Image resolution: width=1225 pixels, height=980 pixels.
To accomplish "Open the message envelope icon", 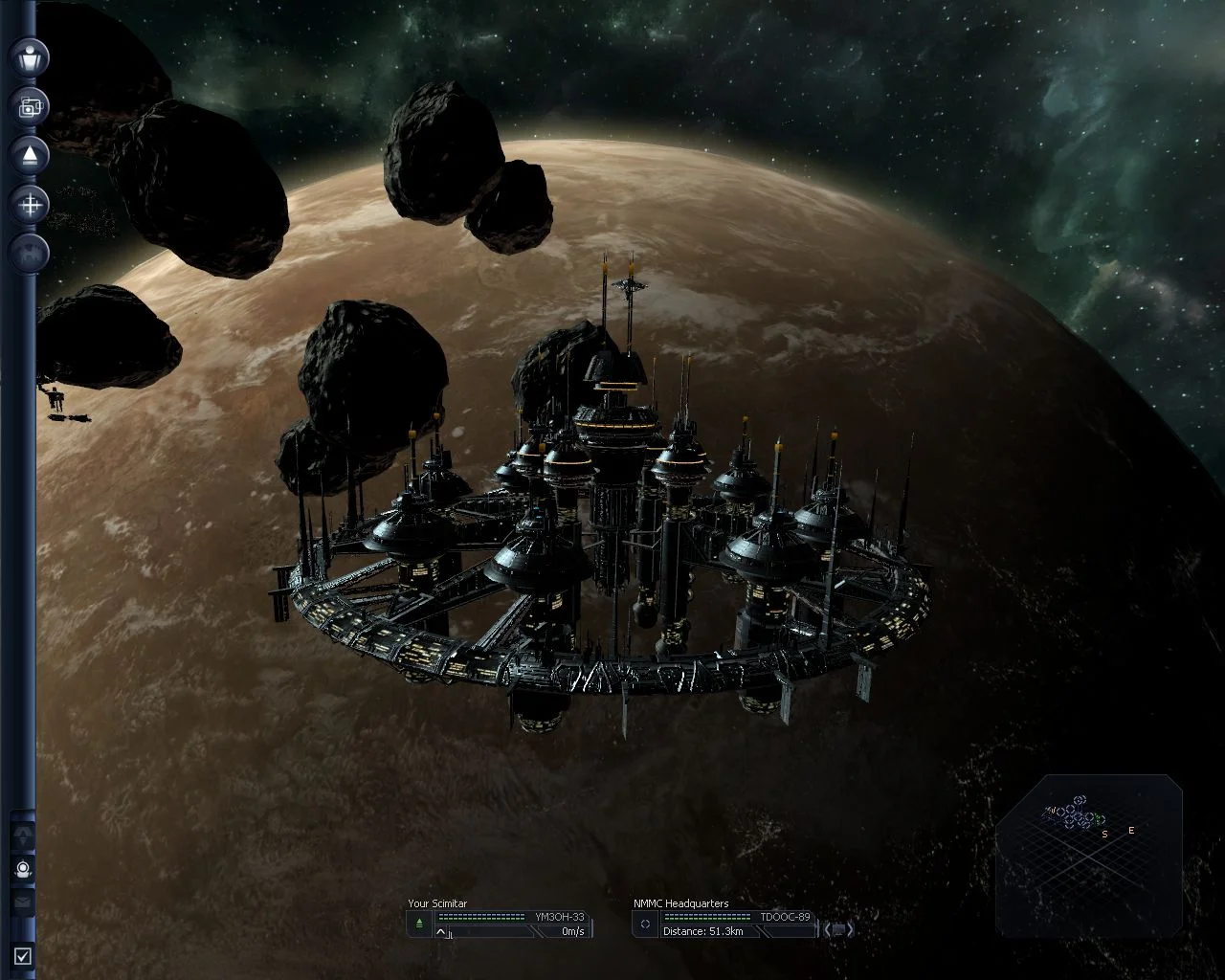I will [22, 901].
